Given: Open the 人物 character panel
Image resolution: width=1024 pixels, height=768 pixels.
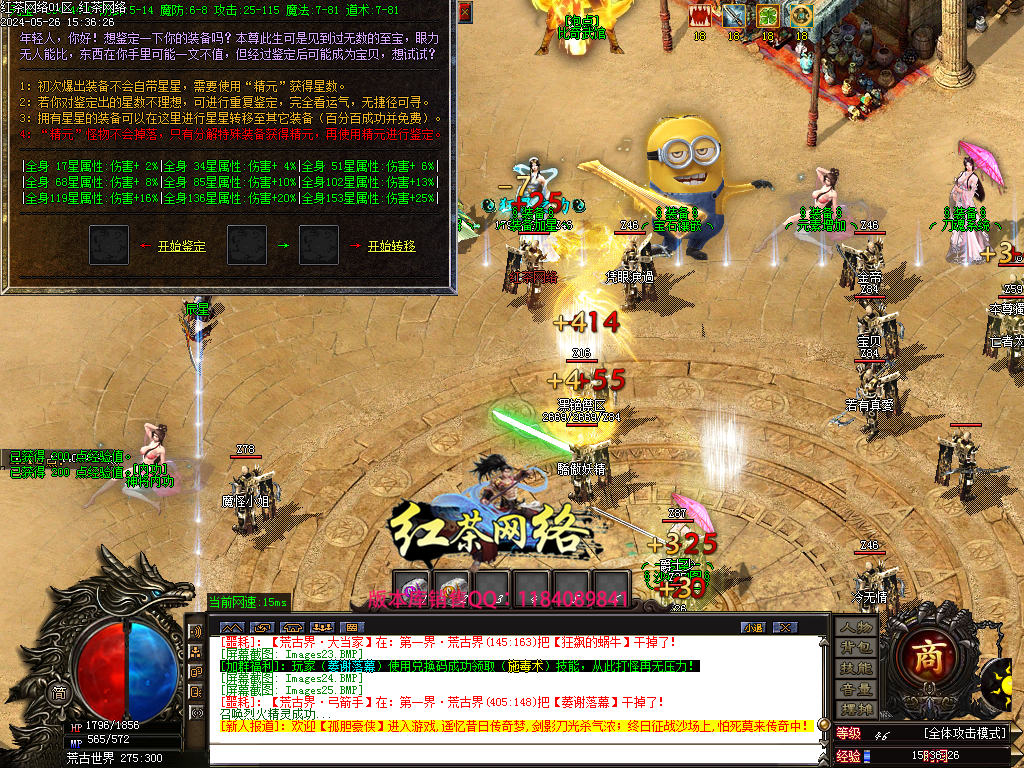Looking at the screenshot, I should tap(856, 627).
